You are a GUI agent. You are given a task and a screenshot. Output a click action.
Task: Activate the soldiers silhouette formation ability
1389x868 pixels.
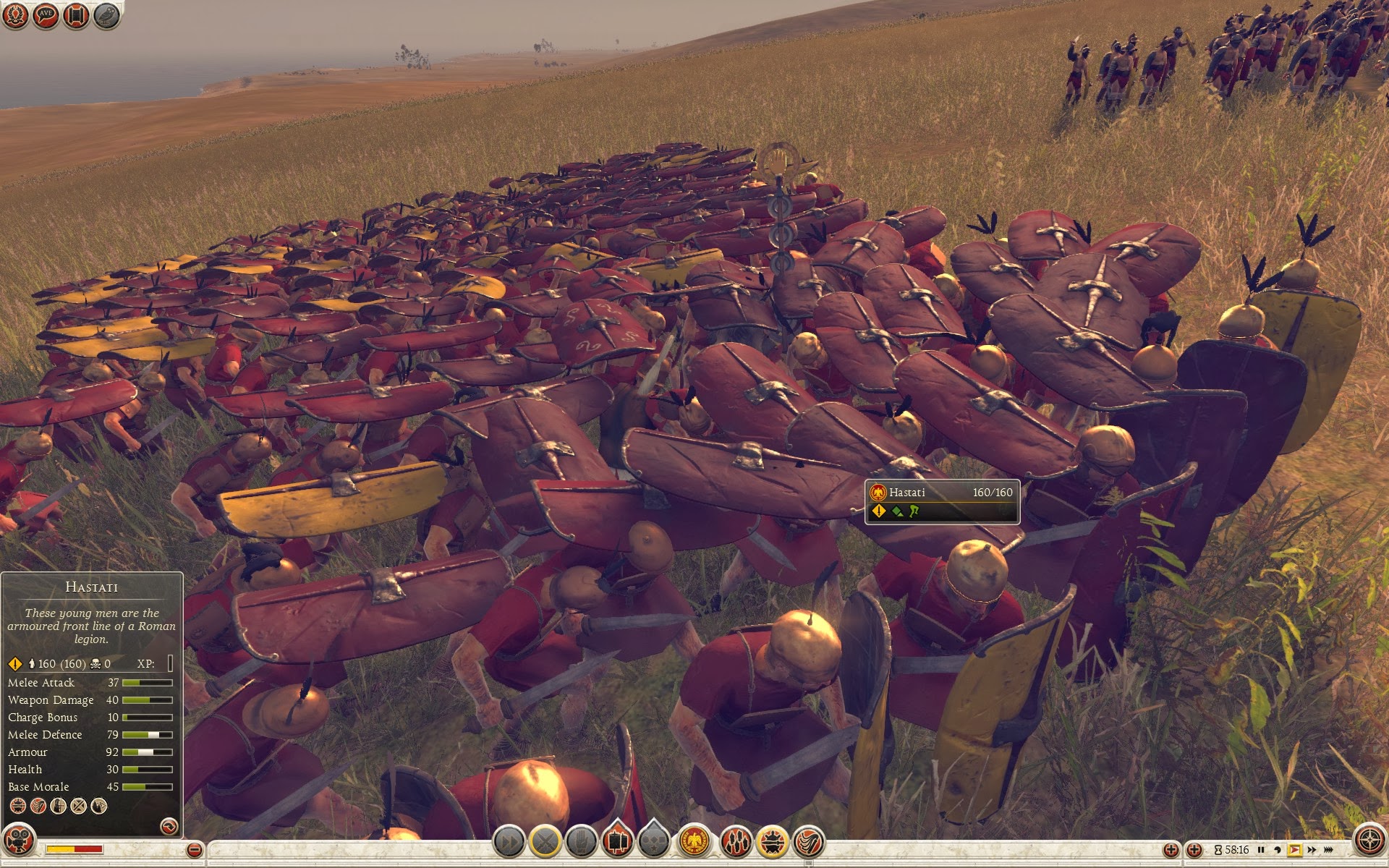point(736,842)
